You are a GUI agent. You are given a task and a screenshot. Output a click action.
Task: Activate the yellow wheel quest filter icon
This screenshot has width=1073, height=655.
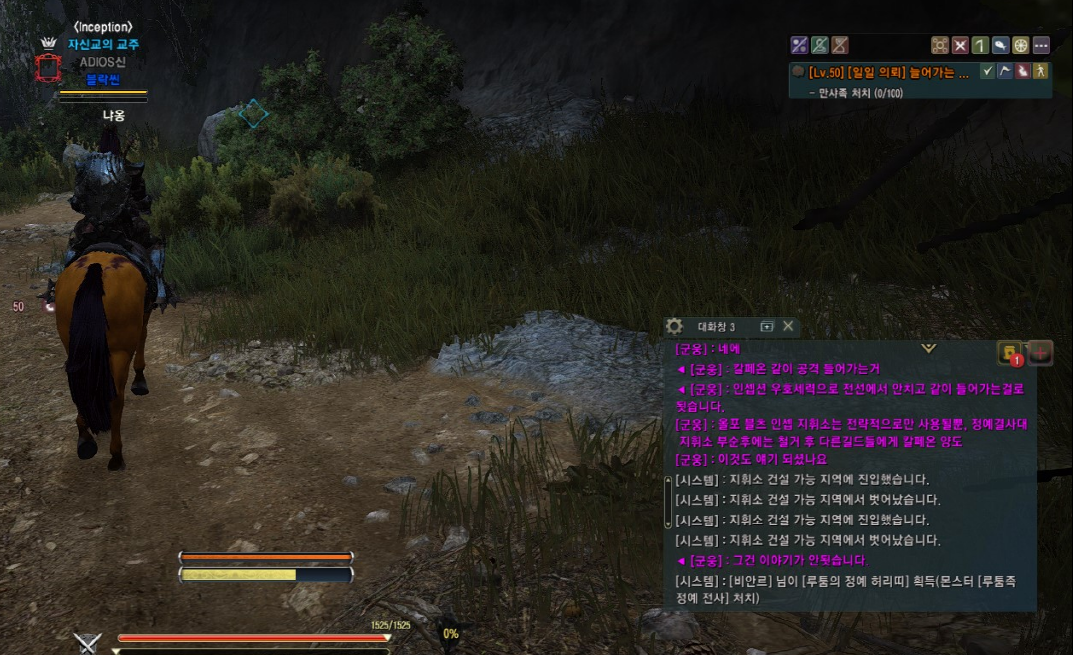coord(1020,45)
